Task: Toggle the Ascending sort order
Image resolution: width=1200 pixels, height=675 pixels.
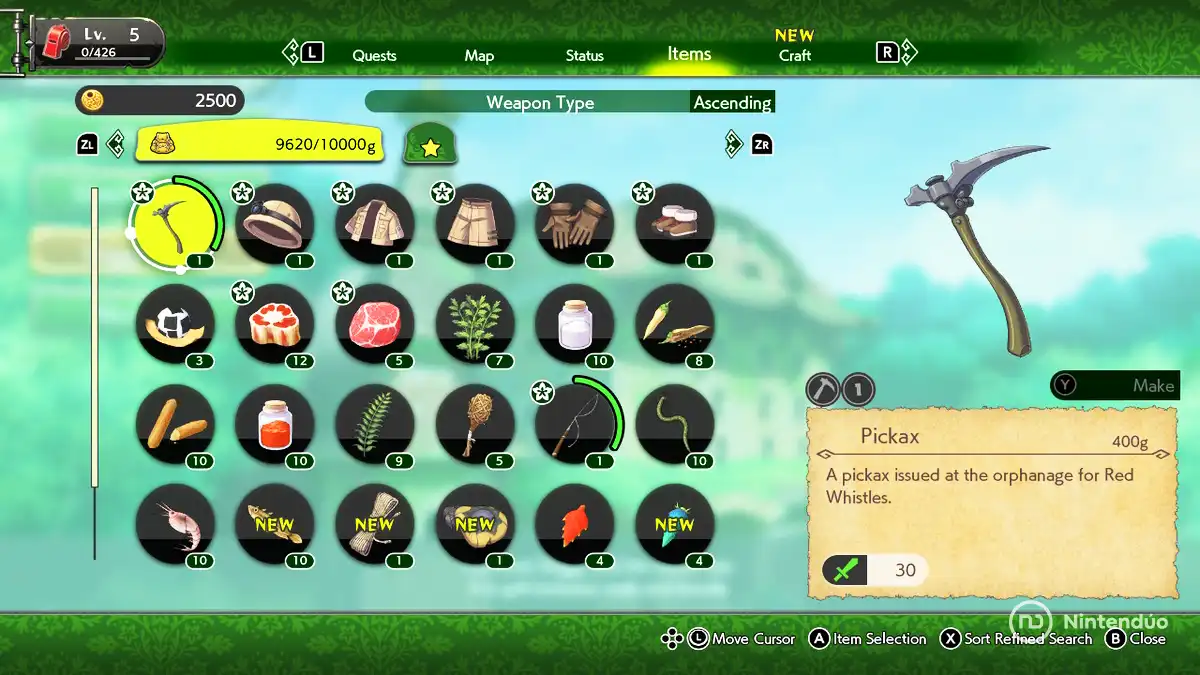Action: coord(732,102)
